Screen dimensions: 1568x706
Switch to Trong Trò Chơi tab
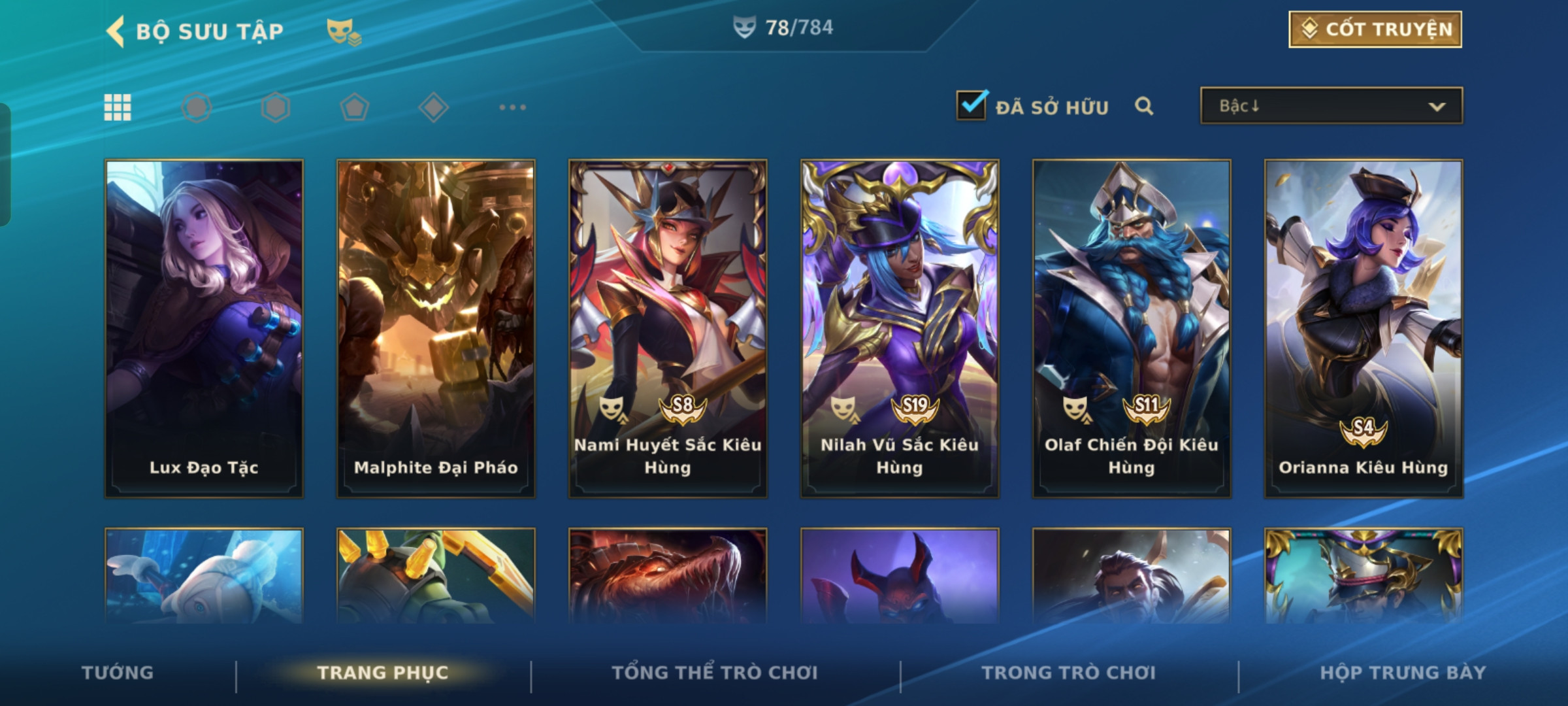pos(1069,673)
